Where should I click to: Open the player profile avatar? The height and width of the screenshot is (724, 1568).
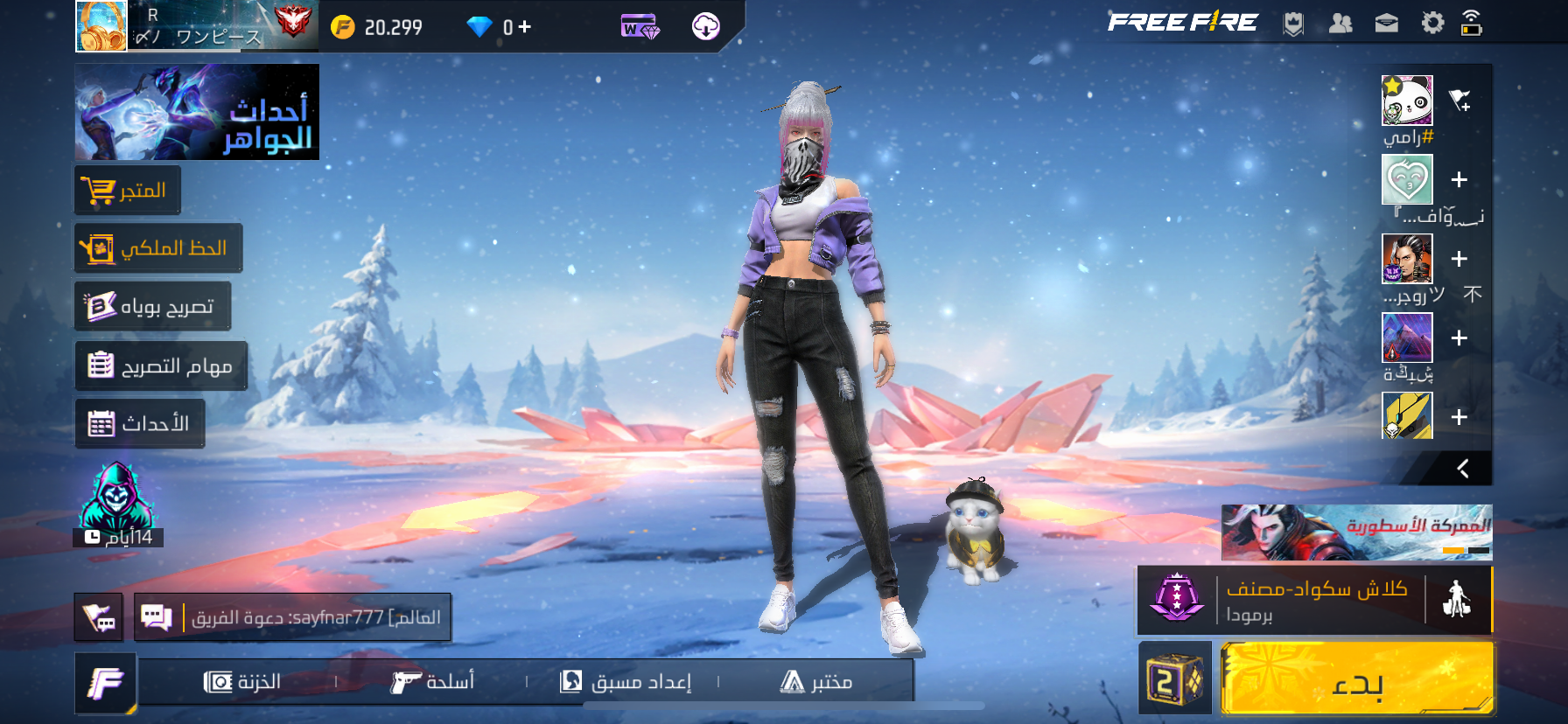click(x=101, y=26)
